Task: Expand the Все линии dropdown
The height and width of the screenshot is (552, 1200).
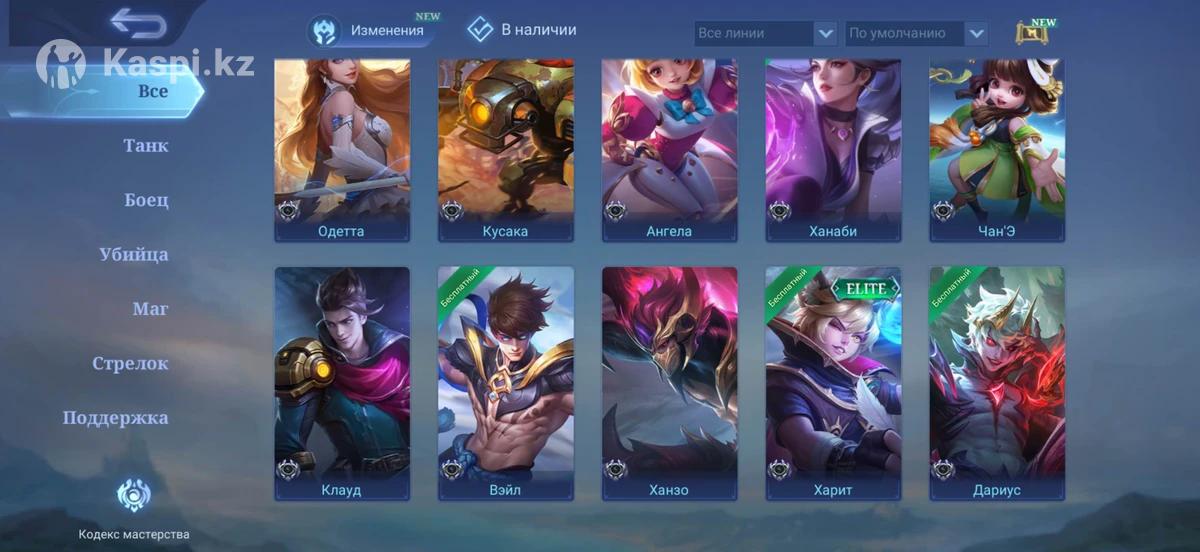Action: coord(766,33)
